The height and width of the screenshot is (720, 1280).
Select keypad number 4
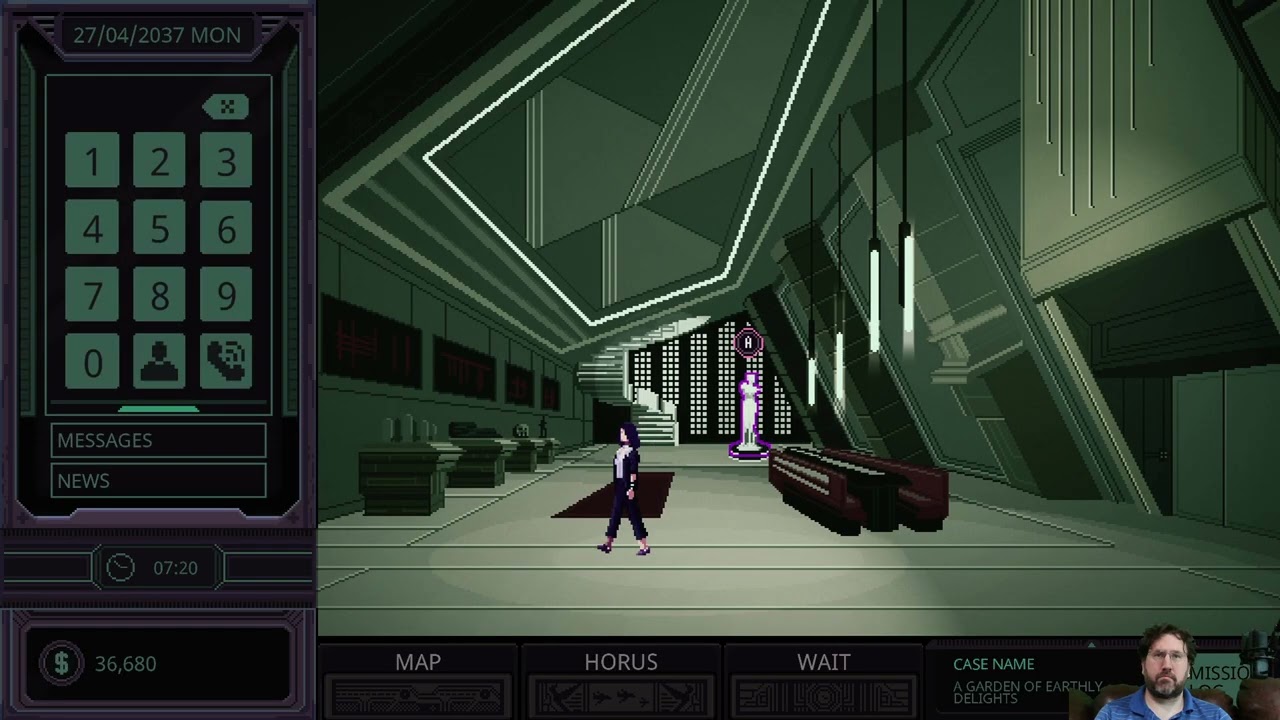92,228
